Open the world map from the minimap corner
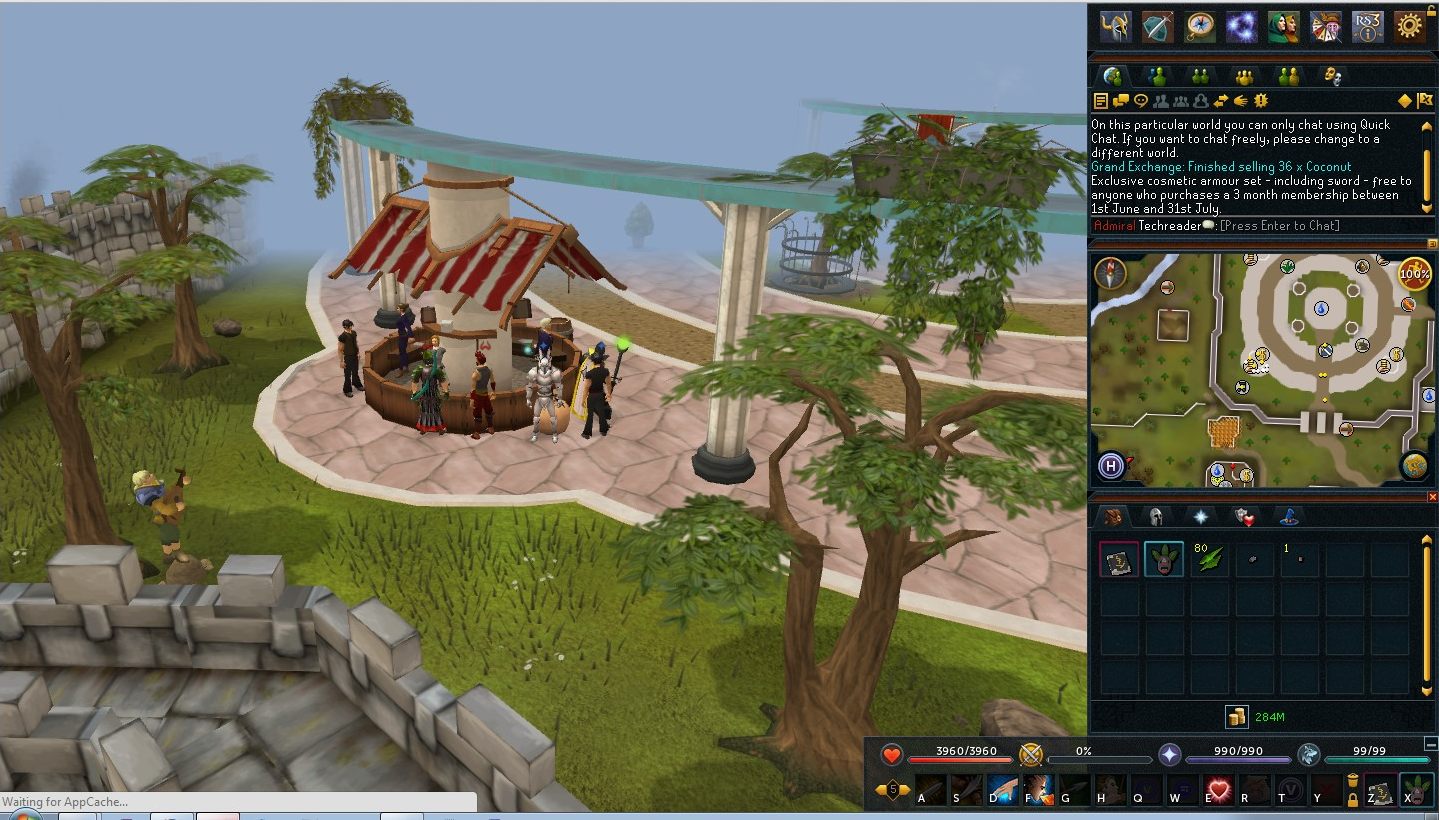 click(x=1414, y=466)
